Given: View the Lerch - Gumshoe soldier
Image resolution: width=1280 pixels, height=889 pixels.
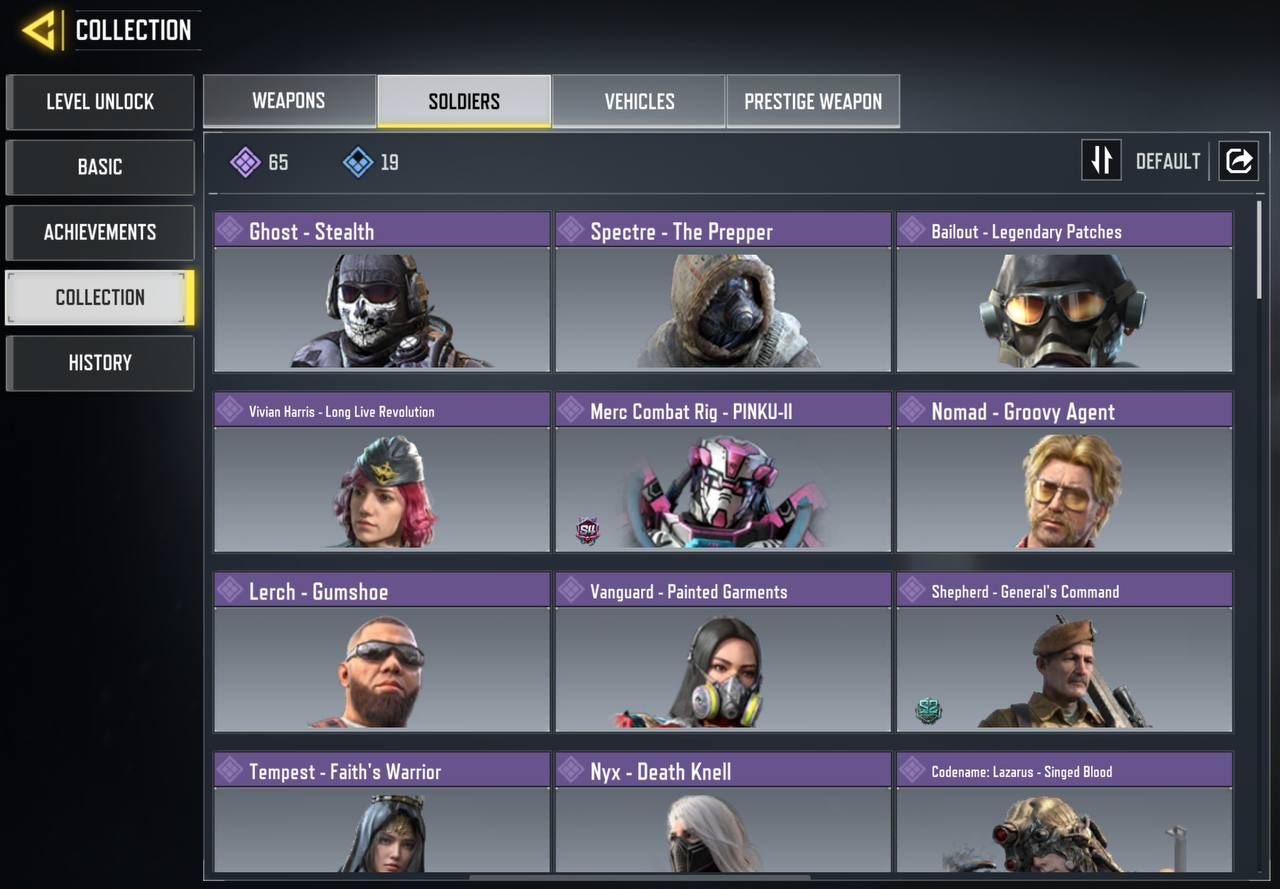Looking at the screenshot, I should point(382,652).
